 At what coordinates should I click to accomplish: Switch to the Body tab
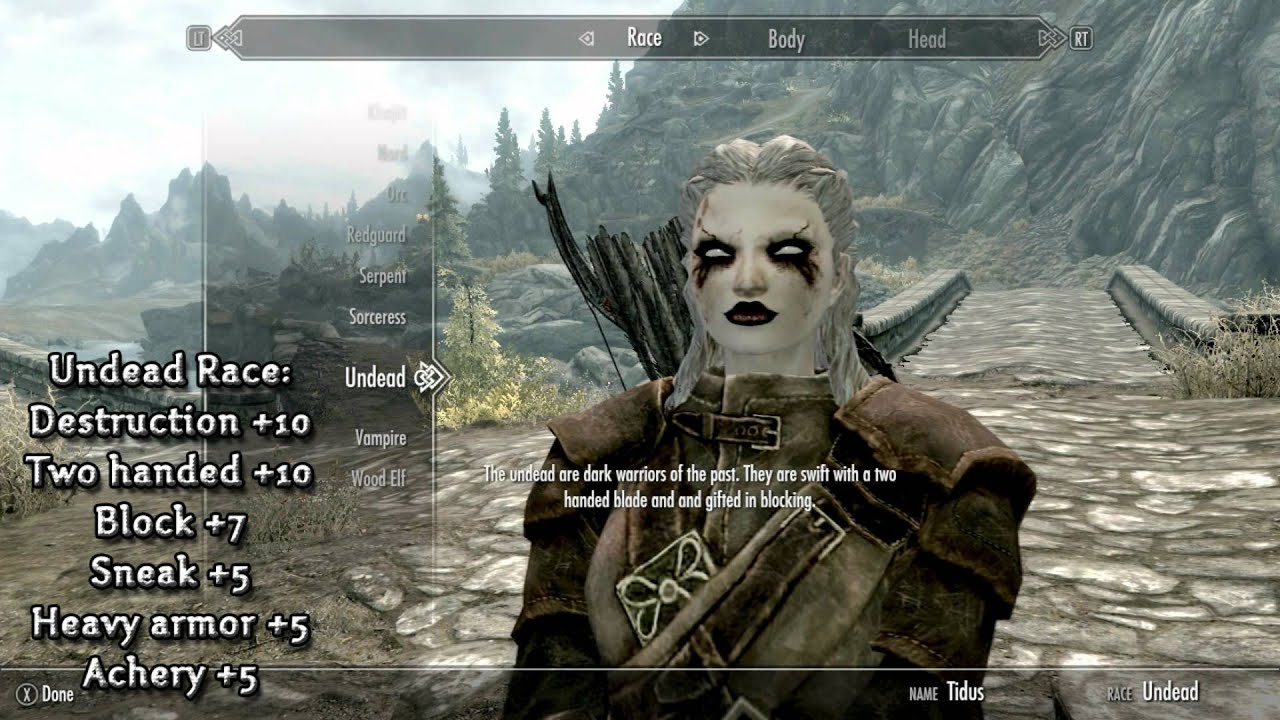coord(786,40)
